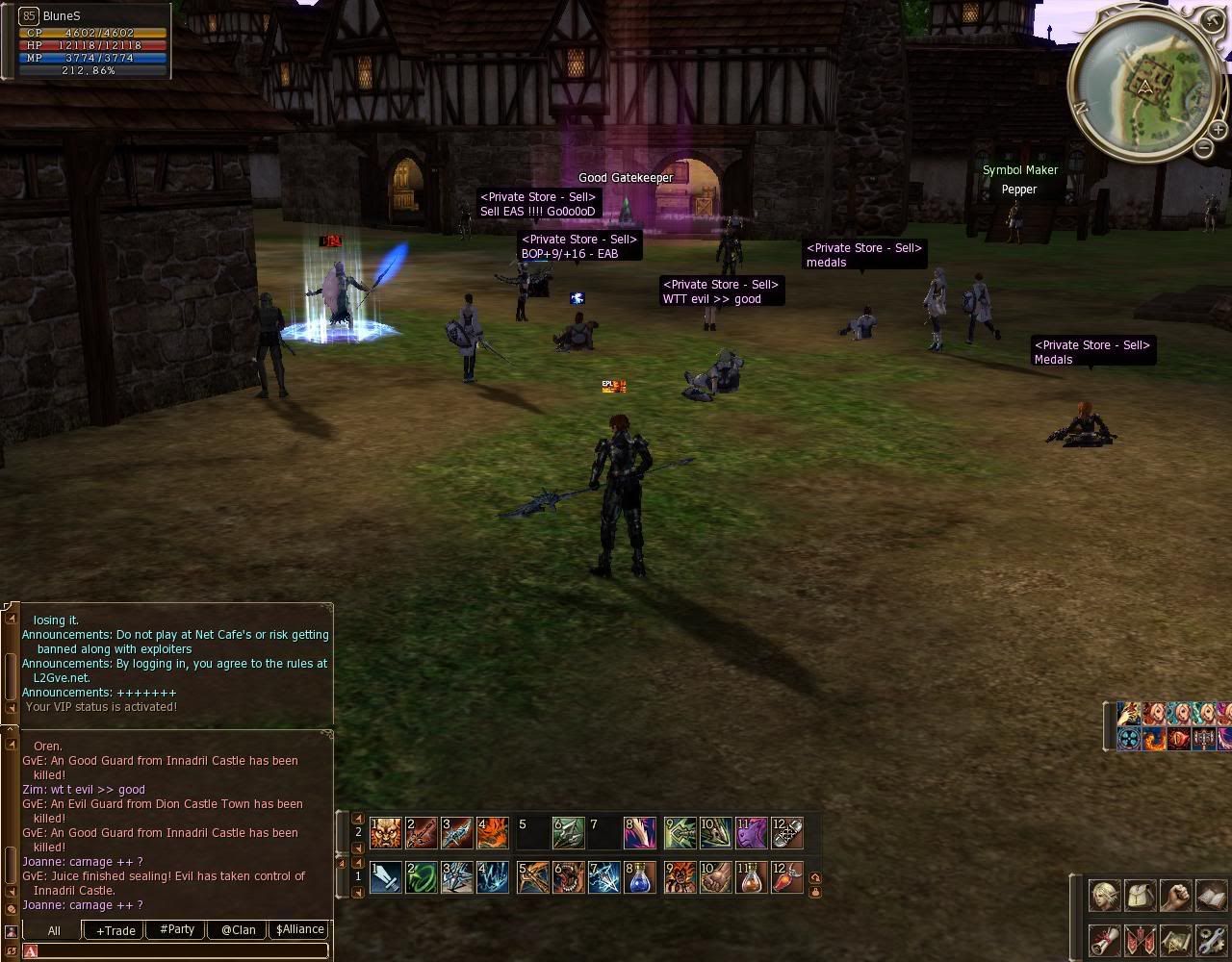Activate the sword attack skill in slot 1

tap(386, 877)
